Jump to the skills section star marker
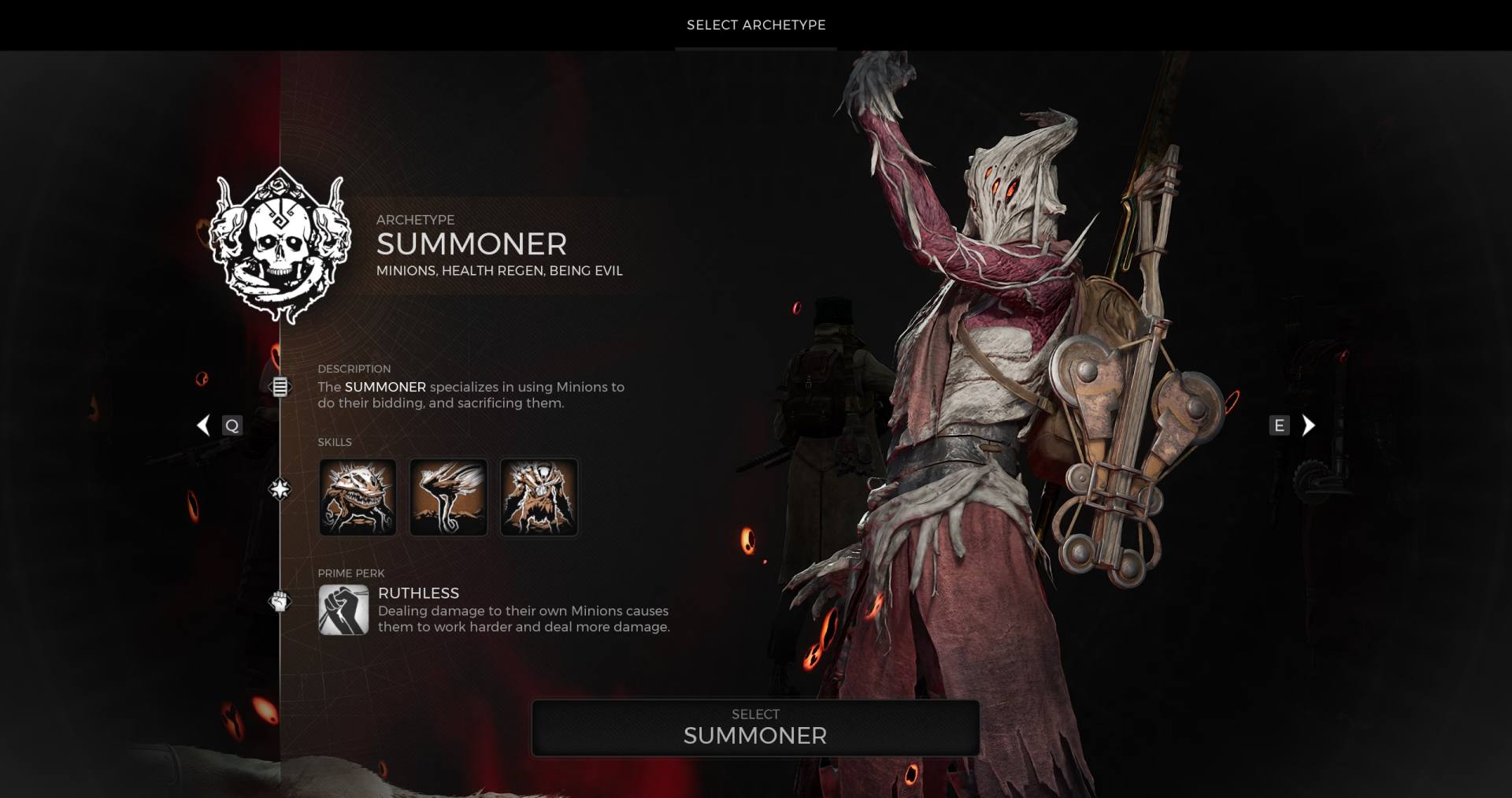 click(x=280, y=489)
